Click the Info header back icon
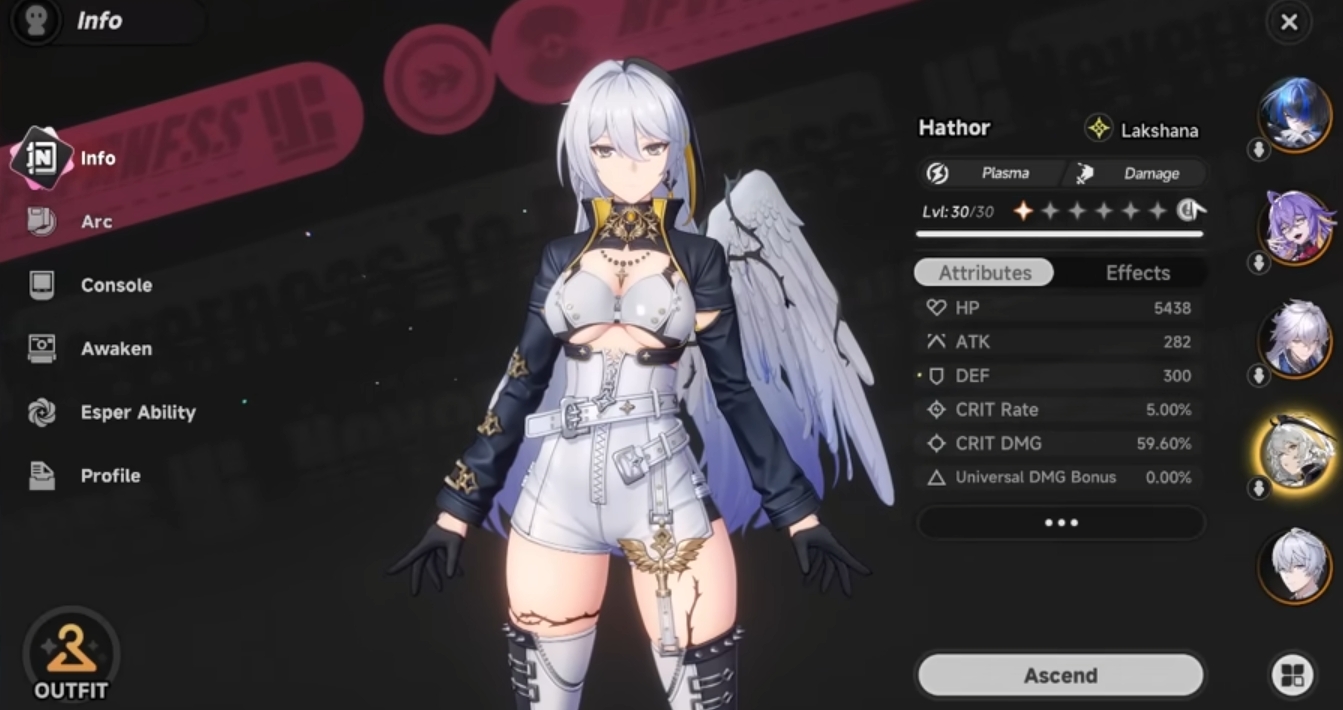 pos(37,22)
